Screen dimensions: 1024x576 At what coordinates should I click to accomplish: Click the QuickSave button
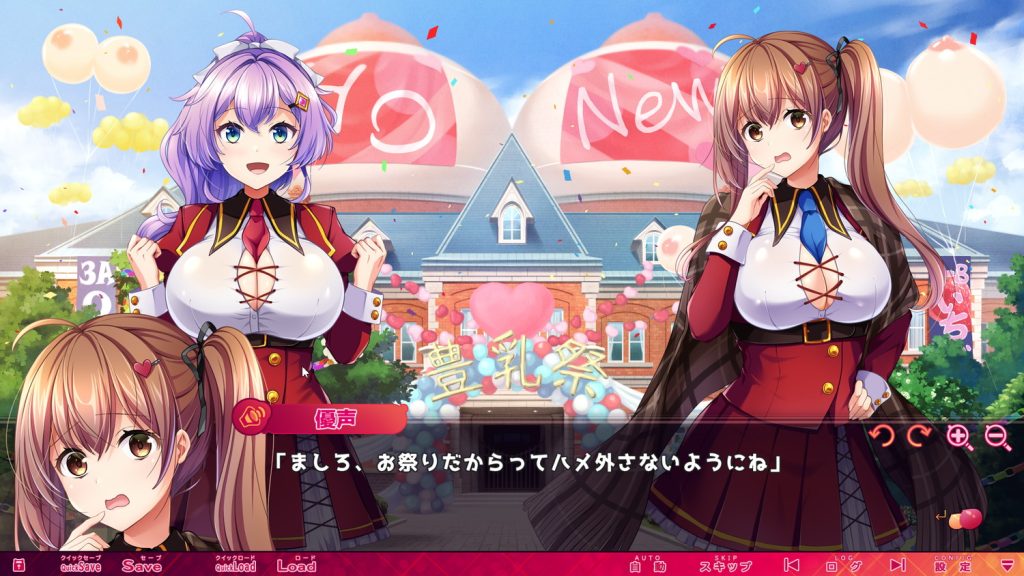pos(82,564)
